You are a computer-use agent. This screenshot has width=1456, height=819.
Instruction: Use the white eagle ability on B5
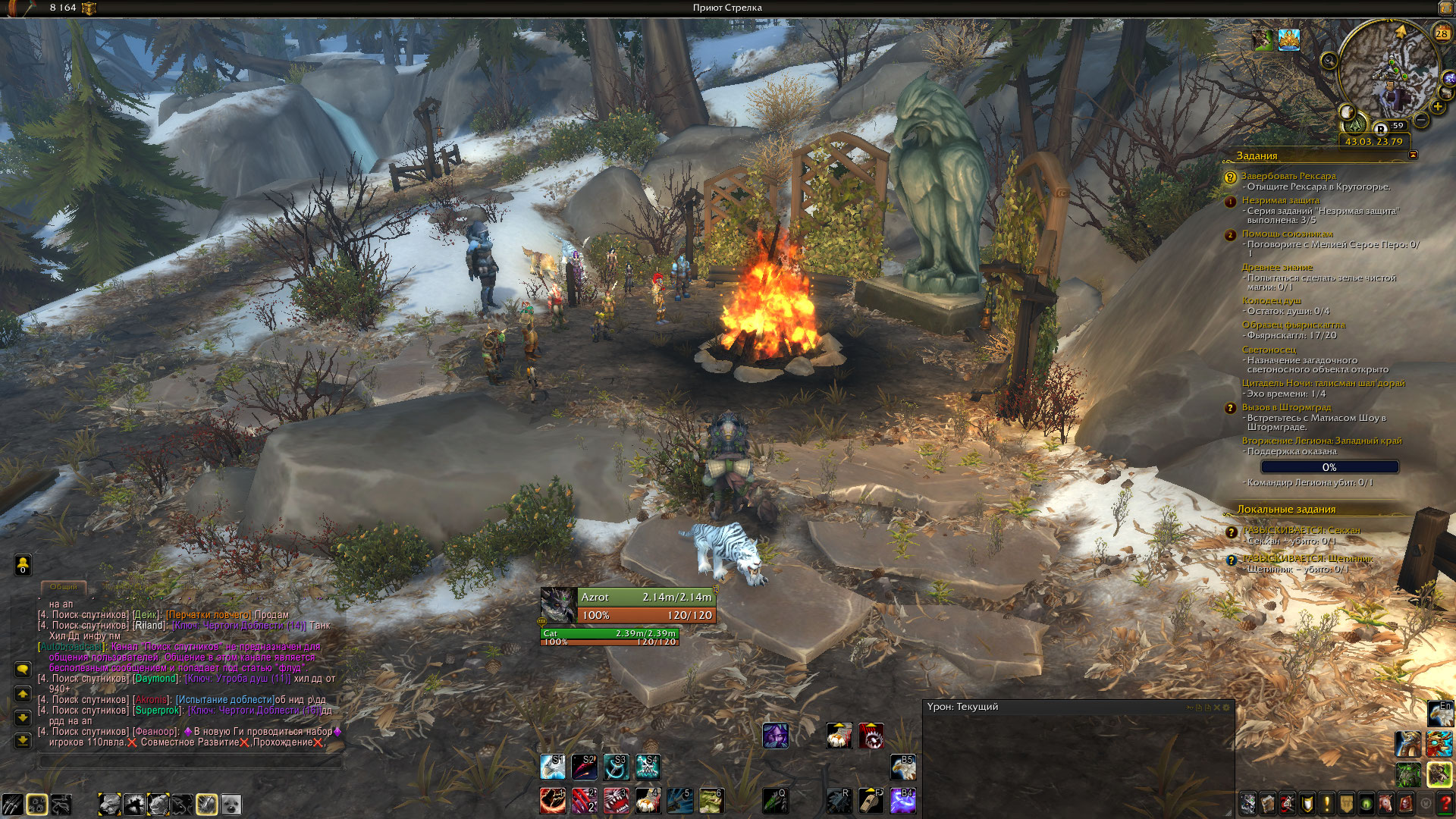pyautogui.click(x=902, y=767)
